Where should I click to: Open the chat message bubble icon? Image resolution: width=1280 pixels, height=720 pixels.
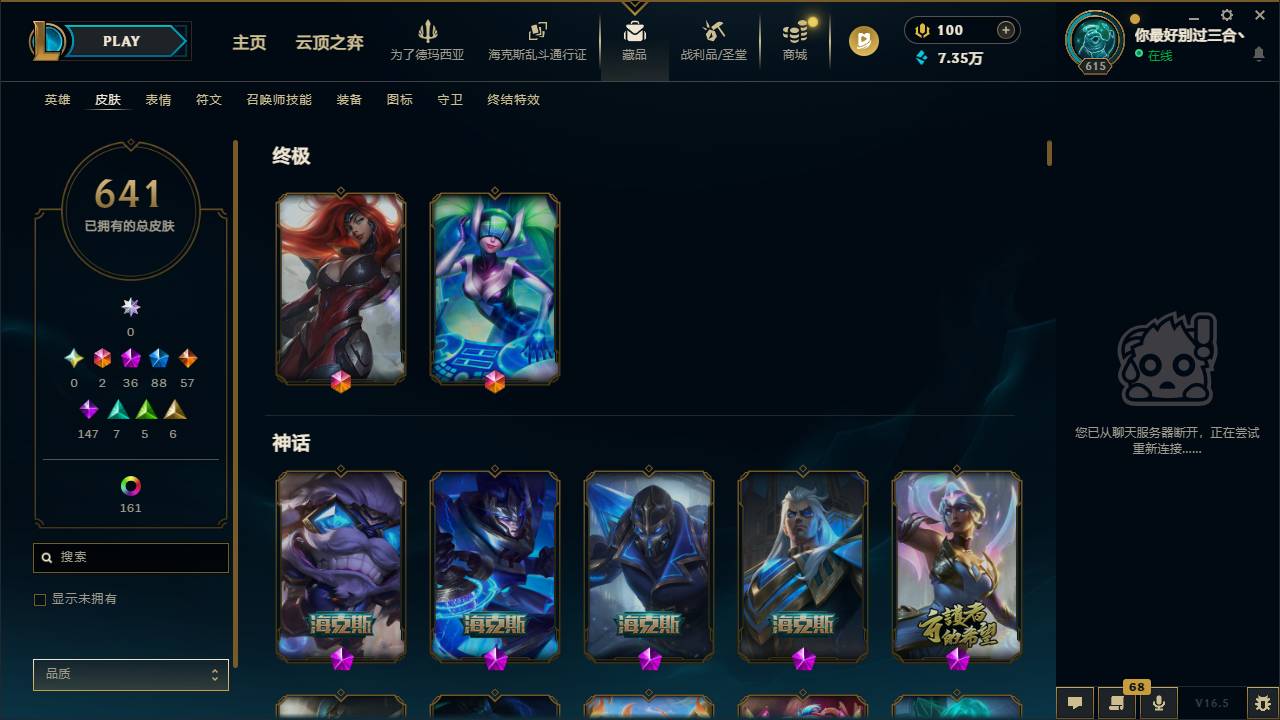pos(1074,703)
